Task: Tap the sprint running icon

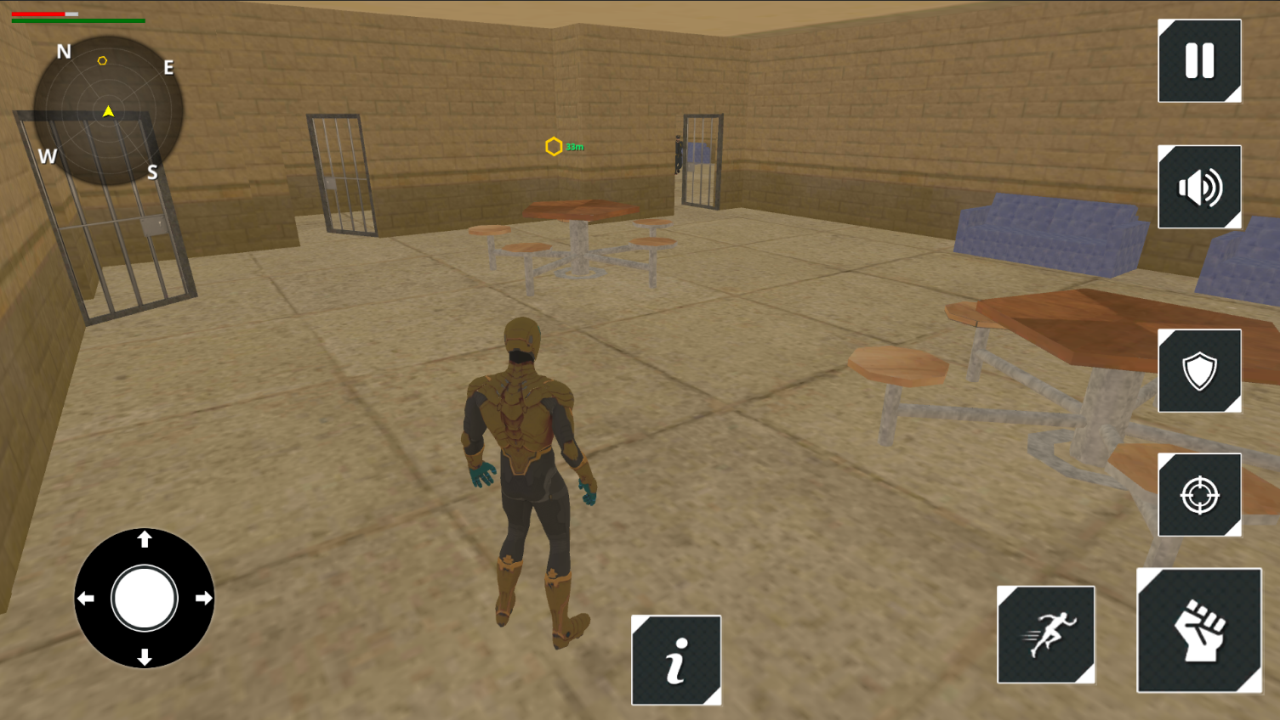Action: point(1046,635)
